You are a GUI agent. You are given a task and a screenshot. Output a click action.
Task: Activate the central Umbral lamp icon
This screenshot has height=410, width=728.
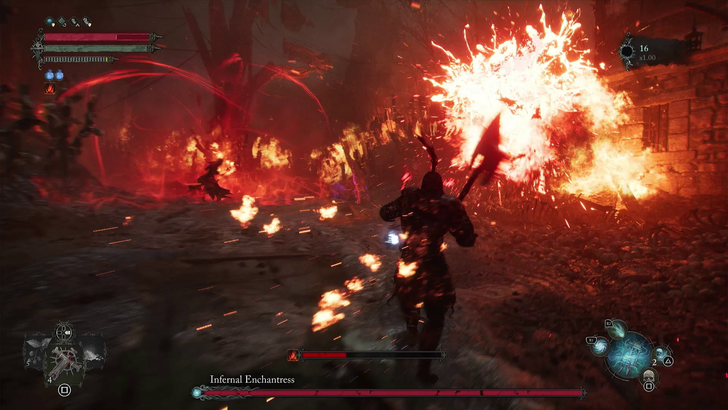click(x=630, y=353)
